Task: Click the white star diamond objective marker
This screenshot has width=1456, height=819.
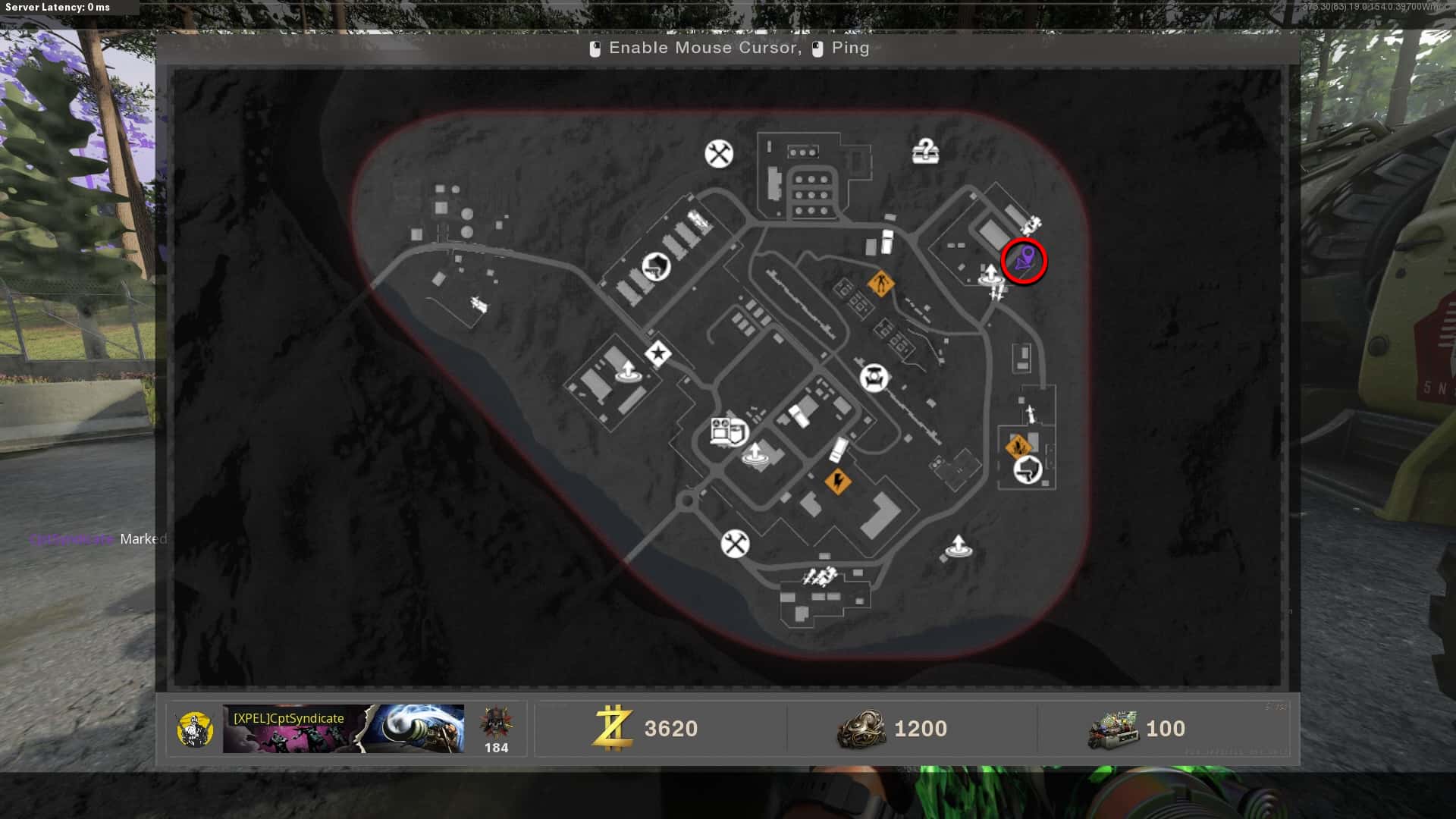Action: pyautogui.click(x=657, y=353)
